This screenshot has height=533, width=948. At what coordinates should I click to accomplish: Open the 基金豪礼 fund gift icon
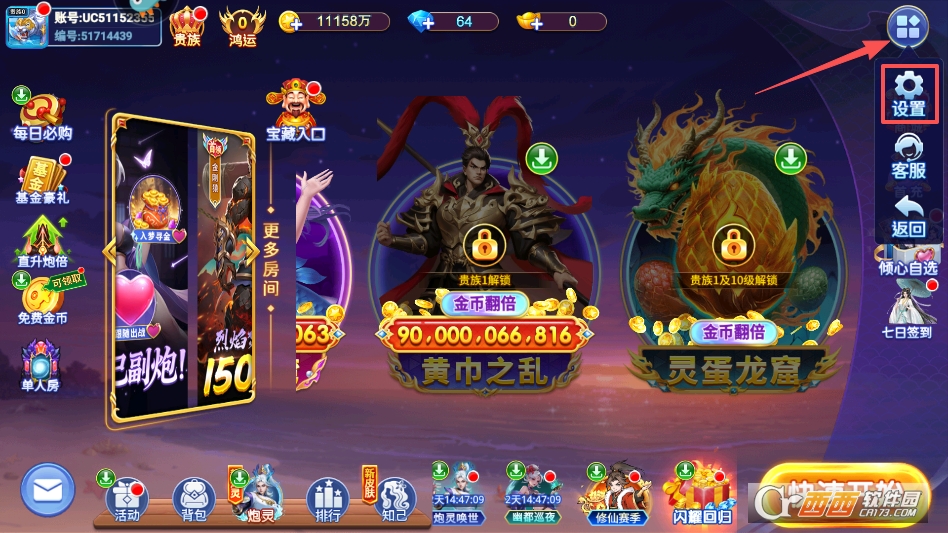42,179
